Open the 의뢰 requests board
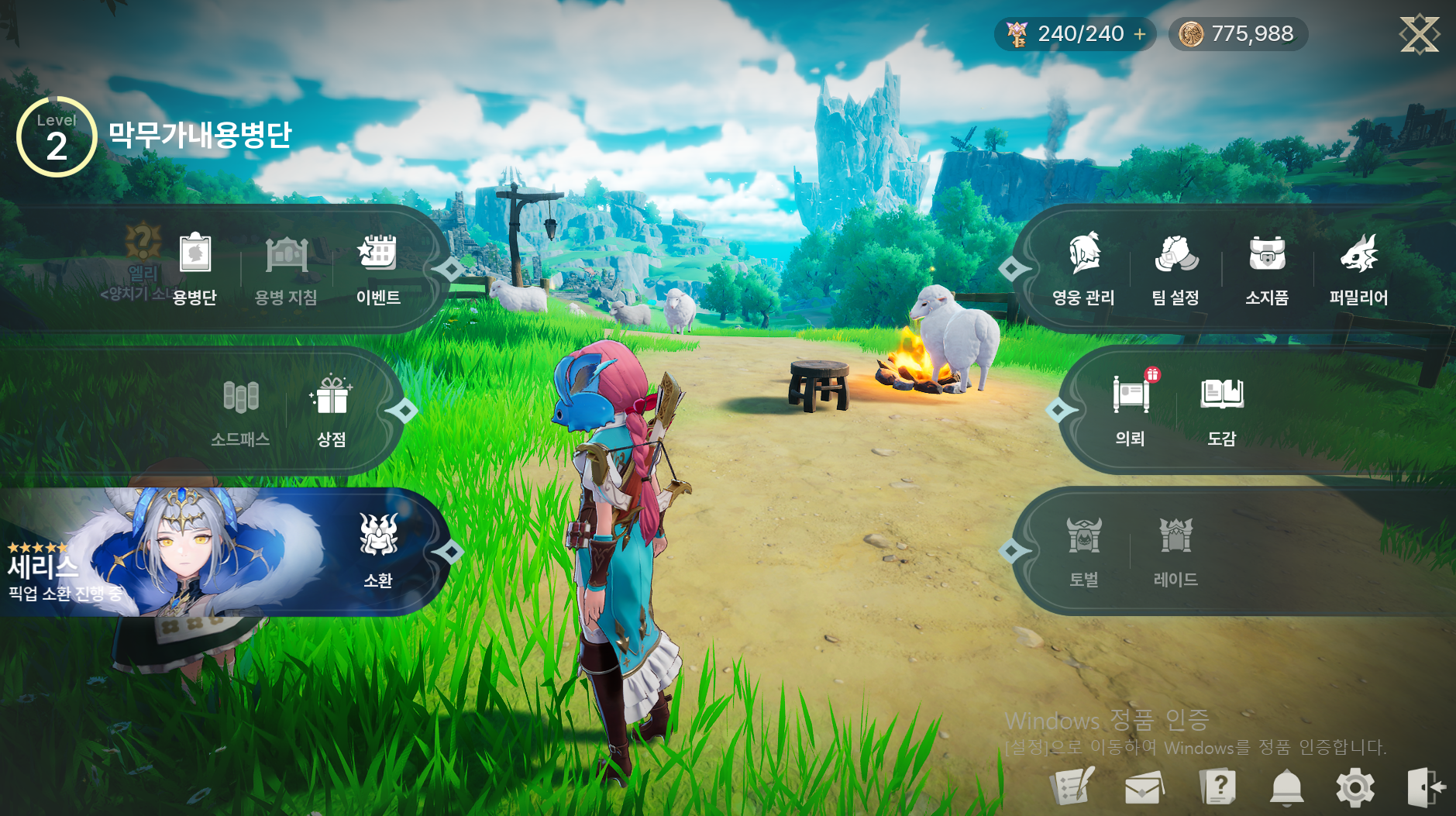This screenshot has width=1456, height=816. [1131, 408]
